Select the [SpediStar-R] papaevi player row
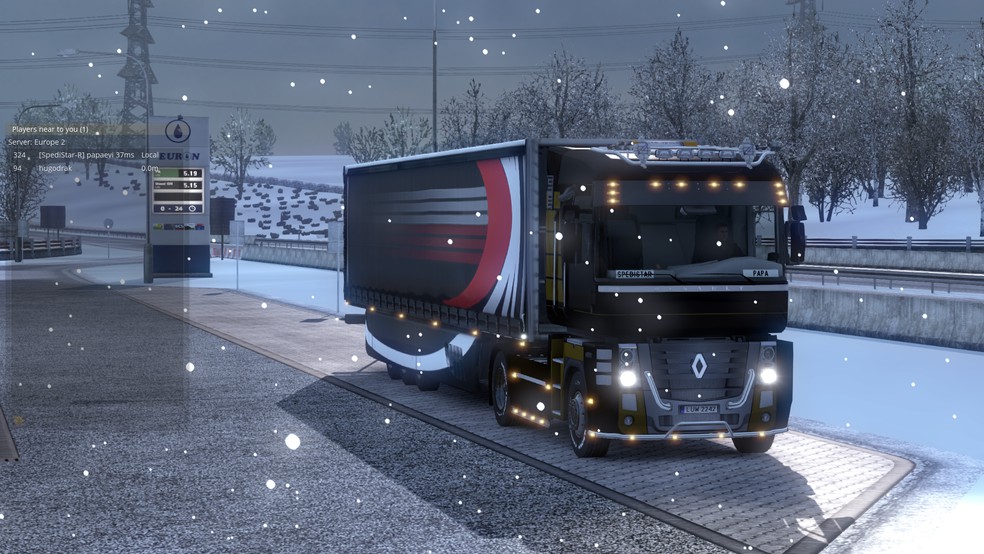Image resolution: width=984 pixels, height=554 pixels. click(x=86, y=155)
